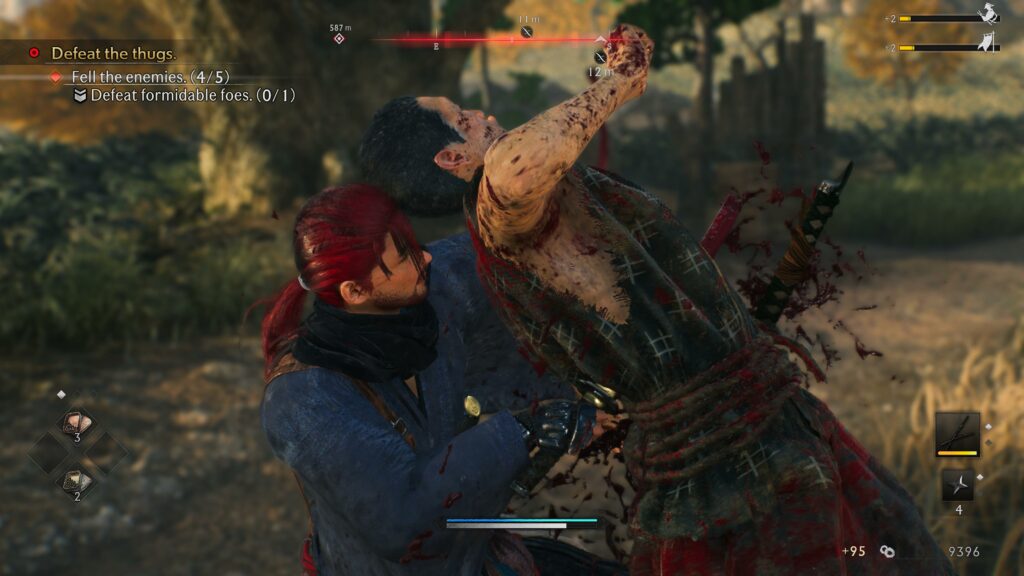
Task: Click the 11 m enemy marker on compass
Action: [x=527, y=32]
